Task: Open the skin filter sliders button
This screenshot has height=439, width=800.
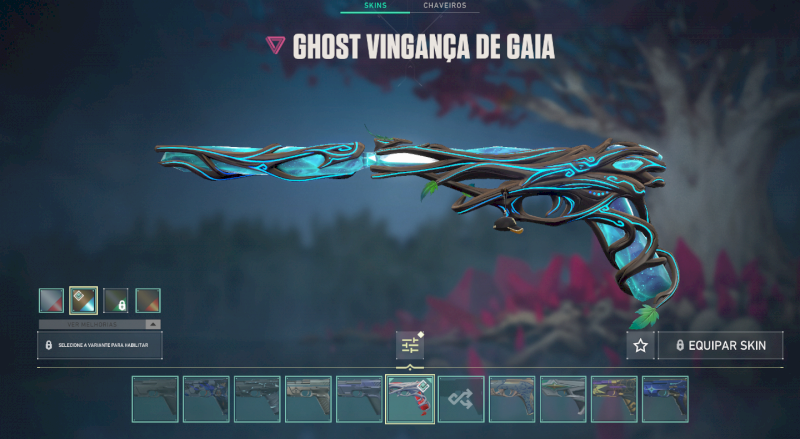Action: click(410, 345)
